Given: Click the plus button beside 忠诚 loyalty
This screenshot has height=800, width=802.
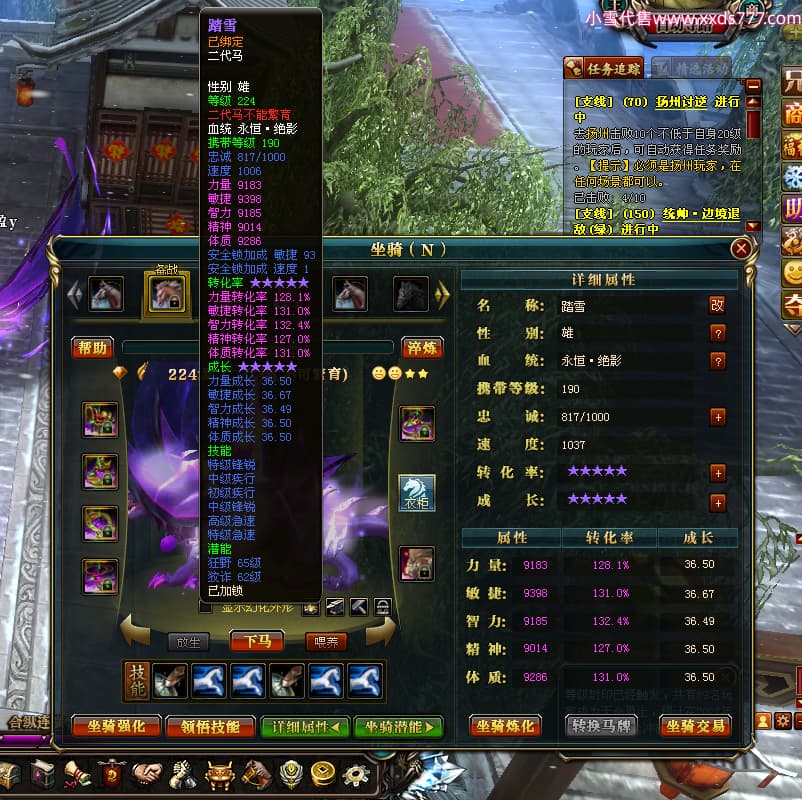Looking at the screenshot, I should 717,417.
